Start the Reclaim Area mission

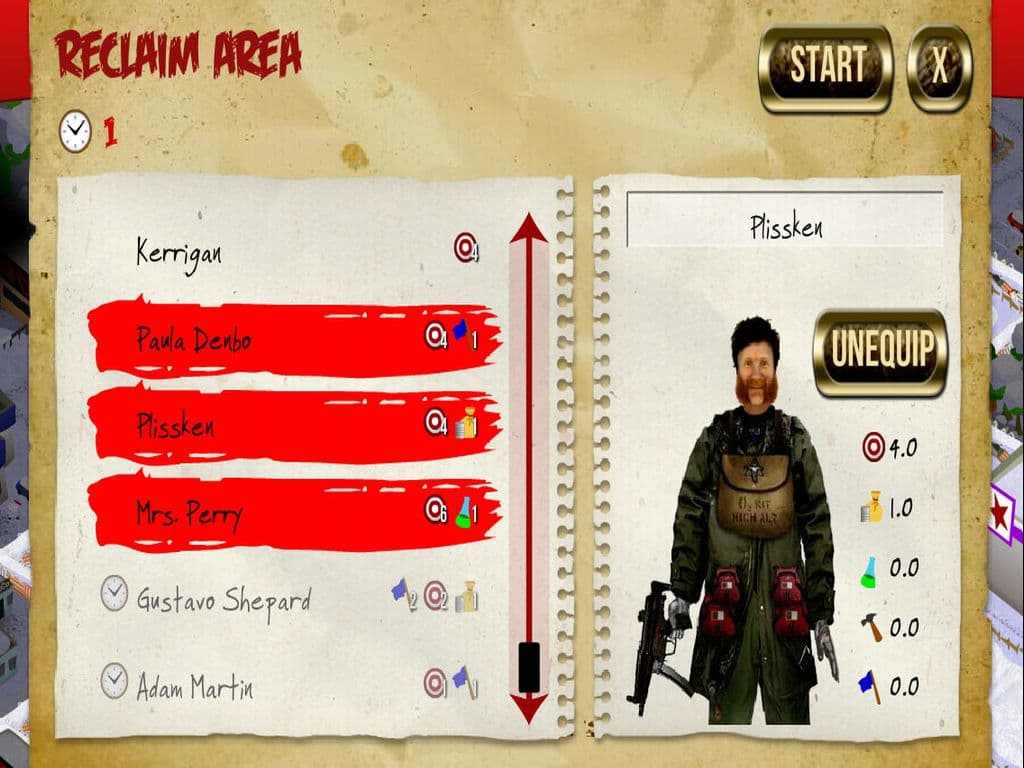tap(825, 68)
